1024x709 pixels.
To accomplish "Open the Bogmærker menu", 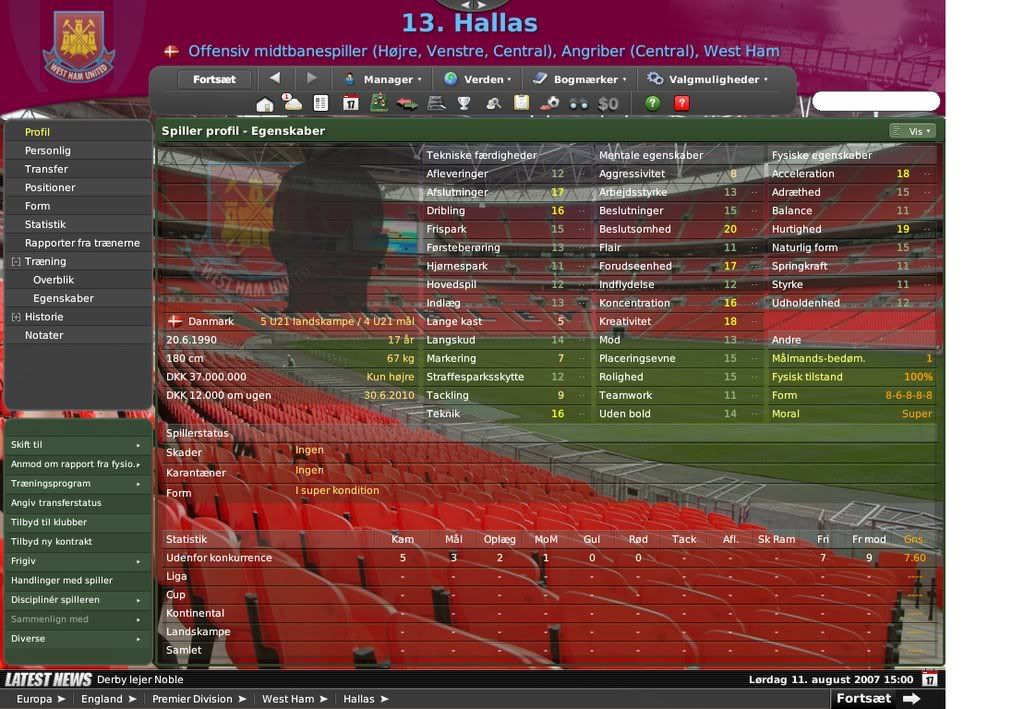I will (x=579, y=79).
